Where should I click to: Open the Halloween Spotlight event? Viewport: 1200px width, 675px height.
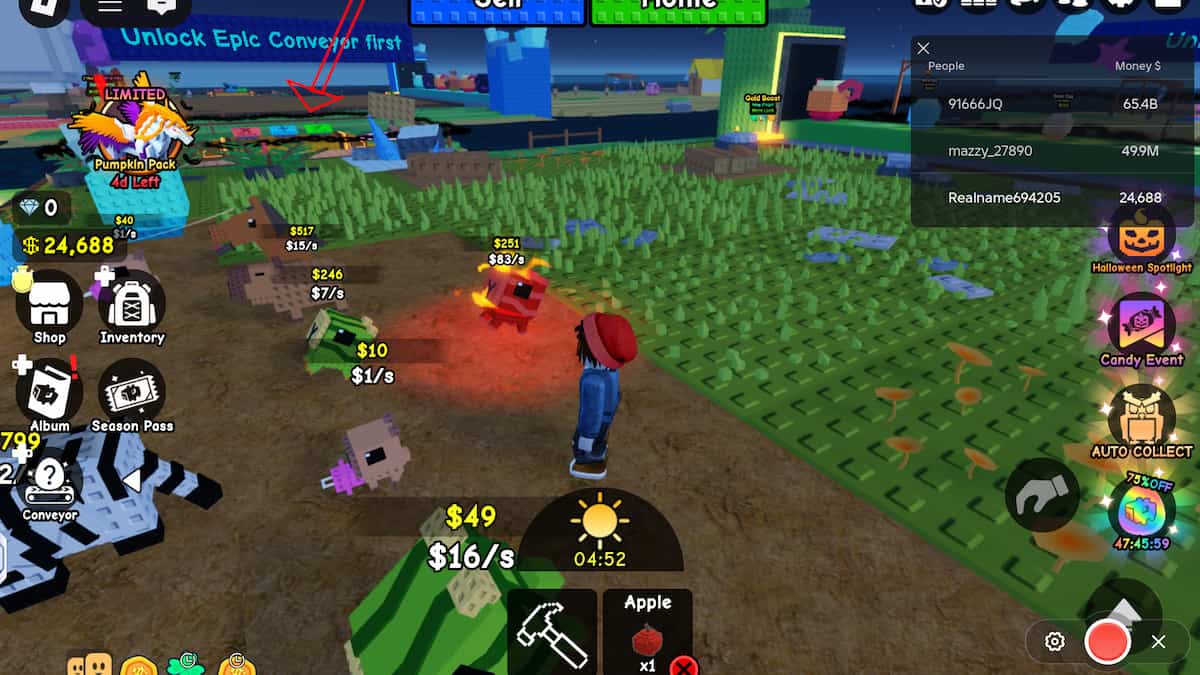1141,238
